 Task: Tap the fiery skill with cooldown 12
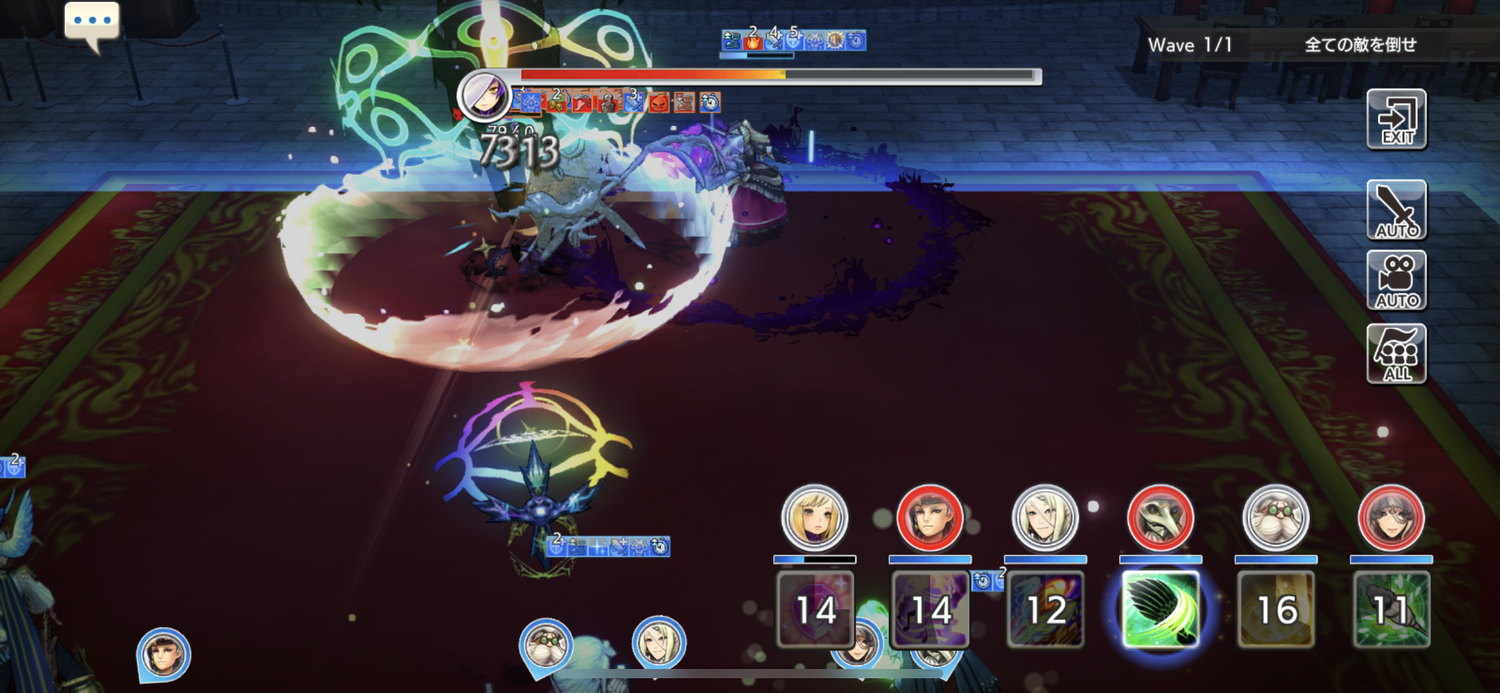(x=1045, y=609)
